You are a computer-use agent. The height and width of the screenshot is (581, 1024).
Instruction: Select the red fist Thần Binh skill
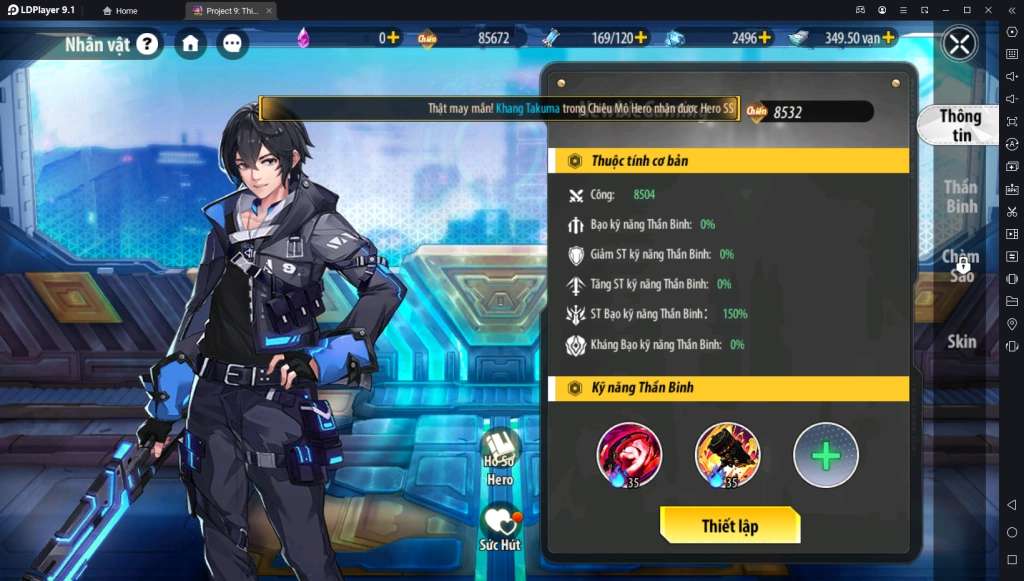point(629,455)
